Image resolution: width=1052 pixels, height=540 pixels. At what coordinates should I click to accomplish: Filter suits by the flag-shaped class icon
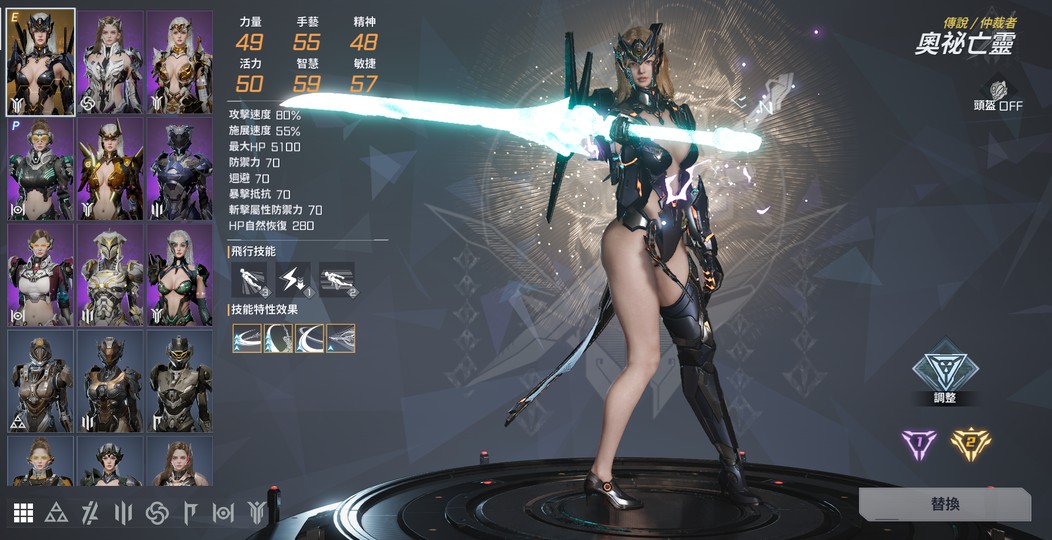pyautogui.click(x=190, y=513)
